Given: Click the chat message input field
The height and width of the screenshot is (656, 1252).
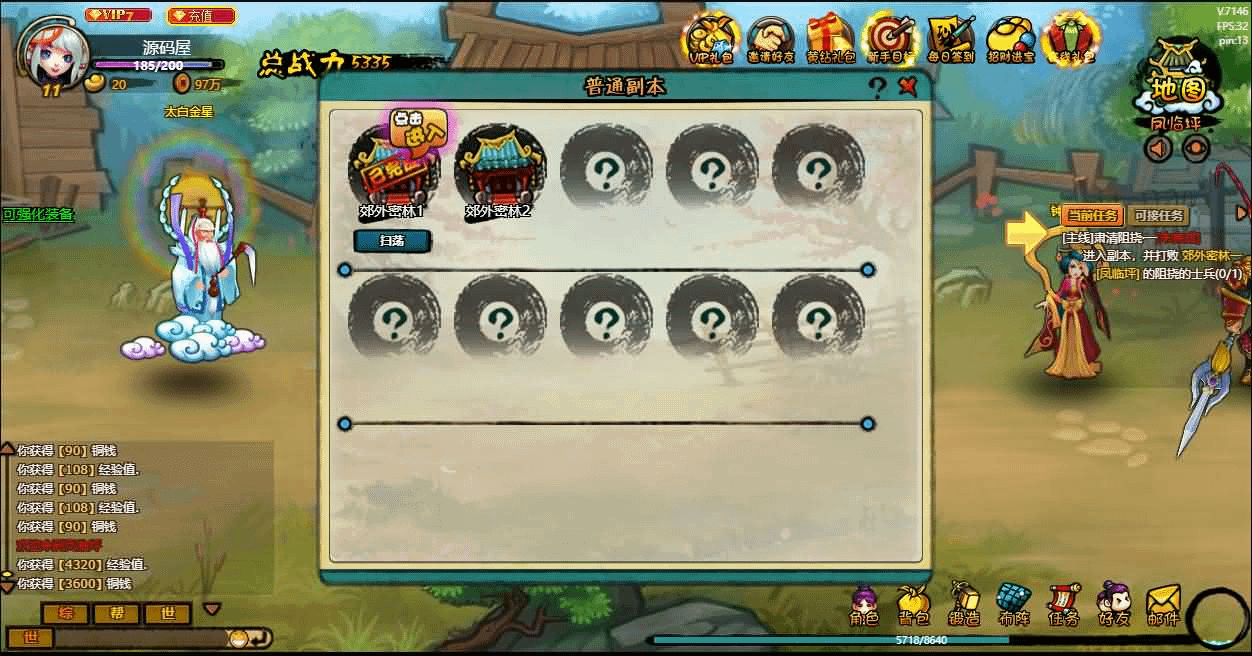Looking at the screenshot, I should click(x=140, y=637).
